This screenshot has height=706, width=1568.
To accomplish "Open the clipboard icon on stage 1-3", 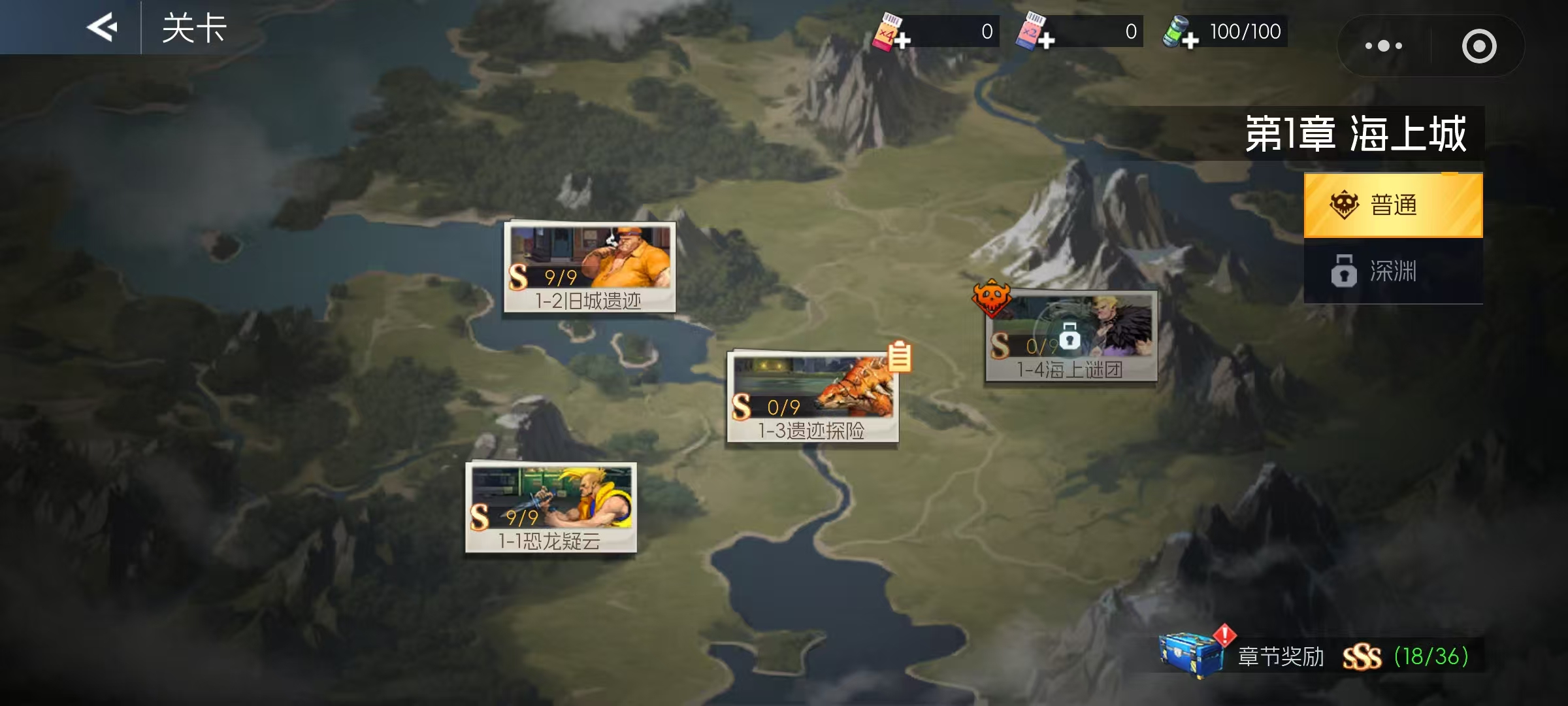I will tap(900, 357).
